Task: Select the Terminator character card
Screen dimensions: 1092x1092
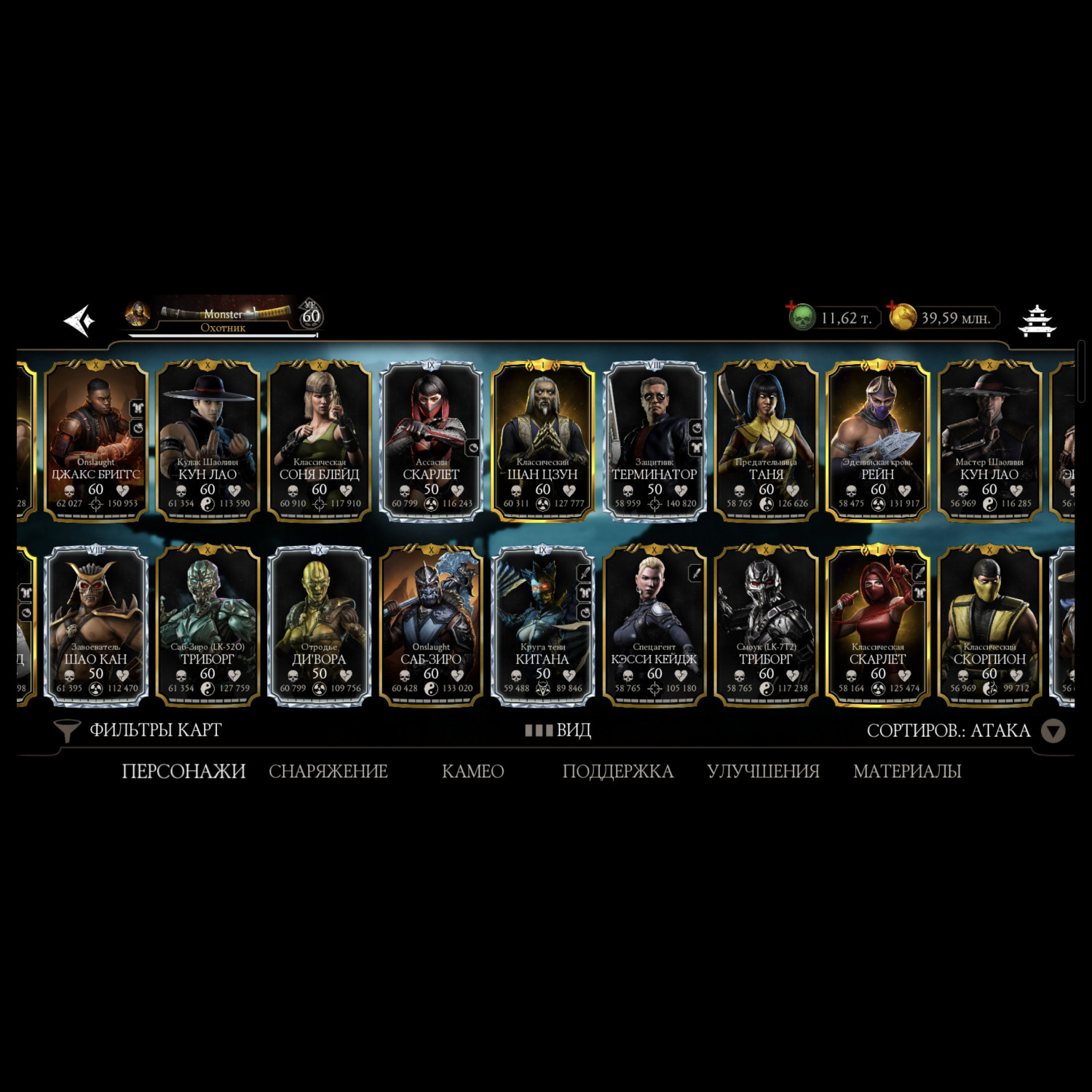Action: tap(654, 440)
